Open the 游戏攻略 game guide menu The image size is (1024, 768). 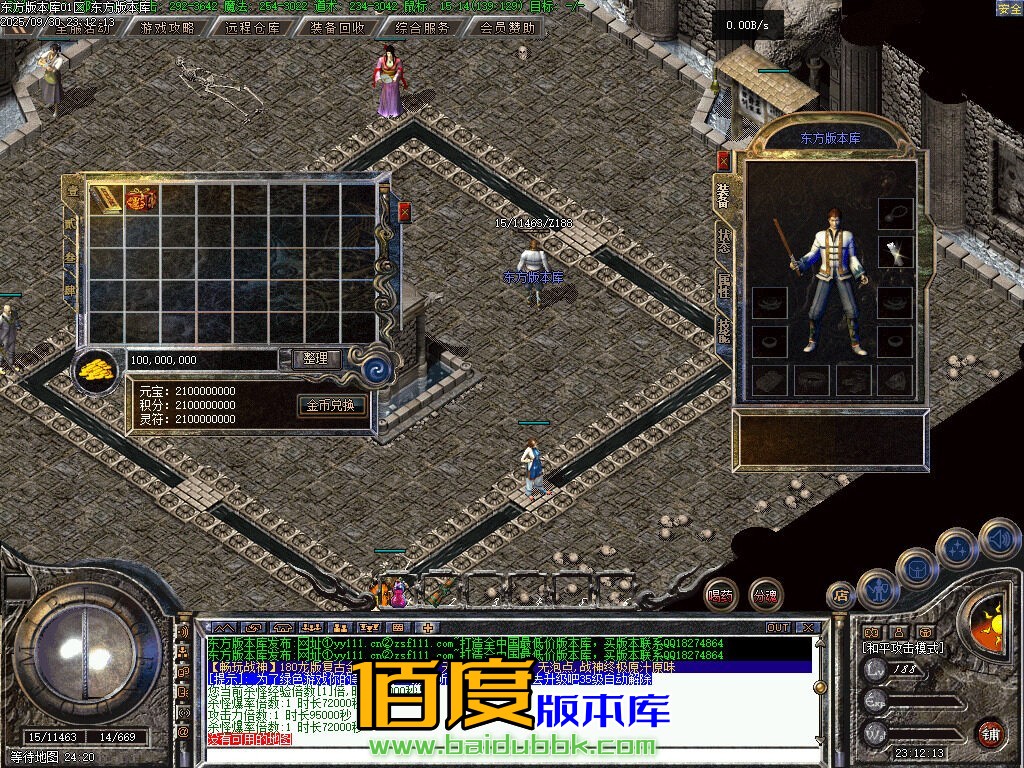click(167, 28)
